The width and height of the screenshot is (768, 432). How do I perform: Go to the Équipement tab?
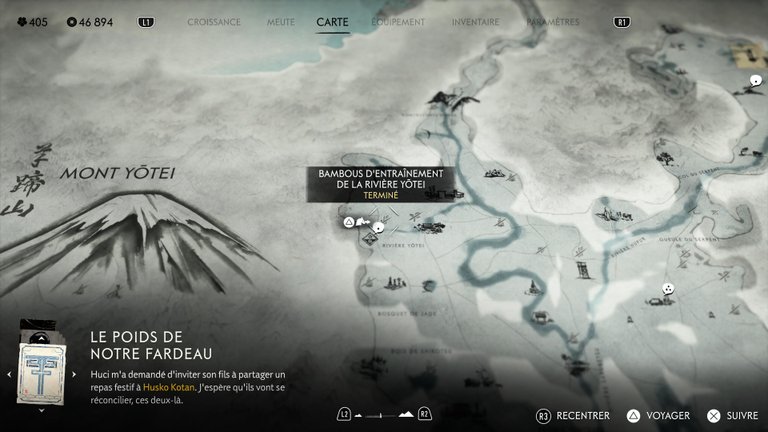click(397, 21)
